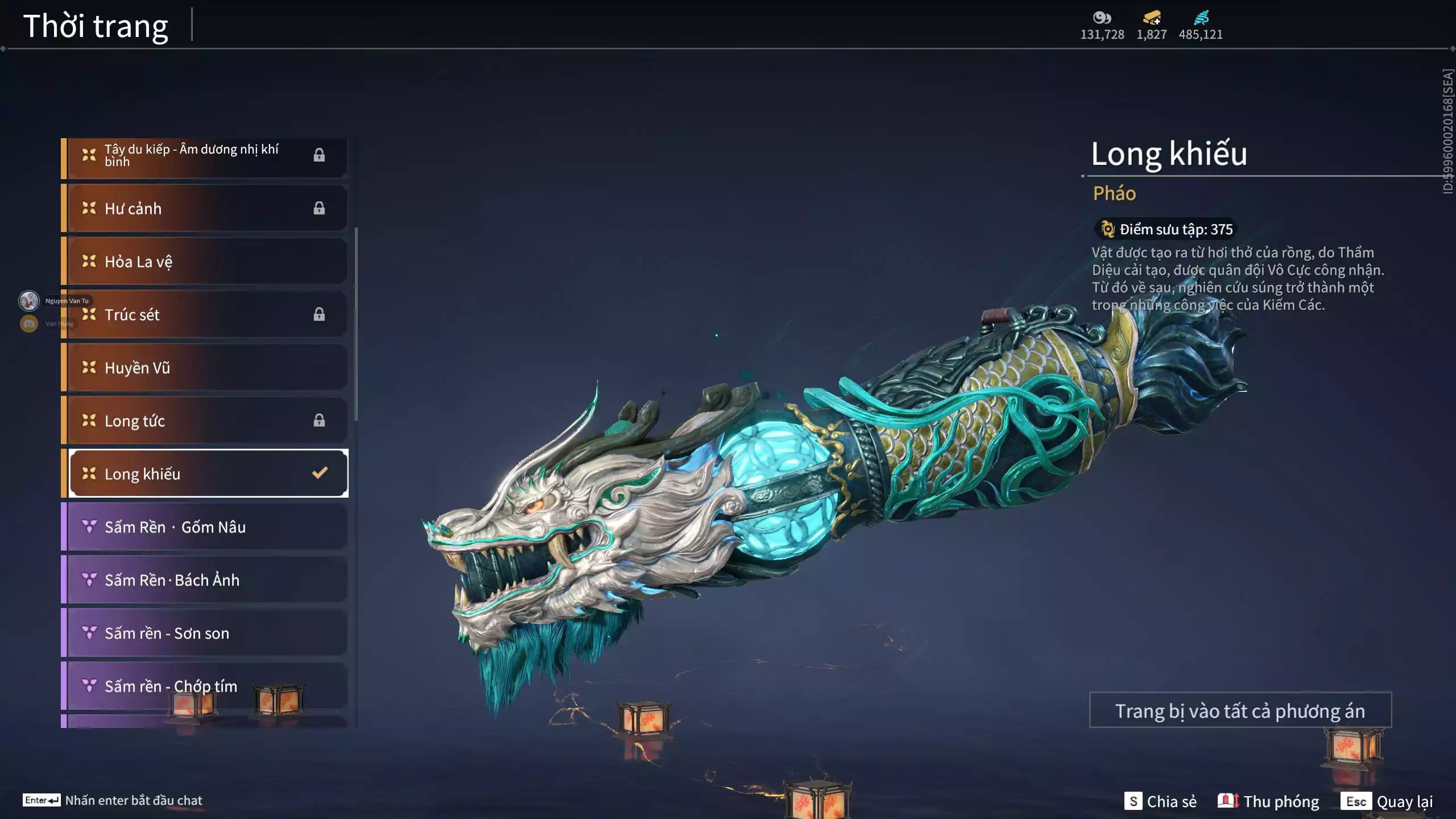Open Thu phóng zoom view
This screenshot has width=1456, height=819.
pyautogui.click(x=1268, y=801)
